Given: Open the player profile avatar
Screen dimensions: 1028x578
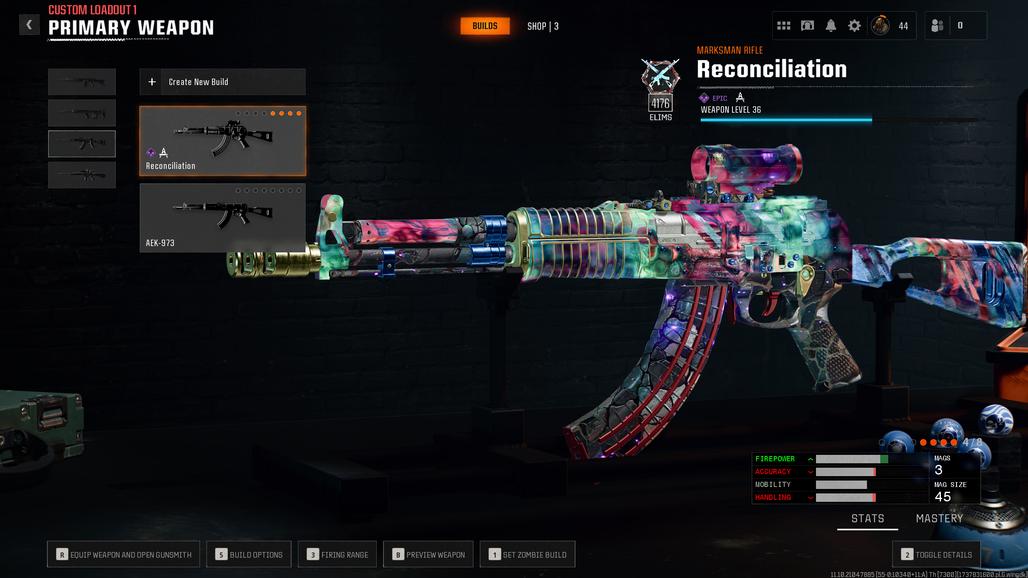Looking at the screenshot, I should coord(880,26).
